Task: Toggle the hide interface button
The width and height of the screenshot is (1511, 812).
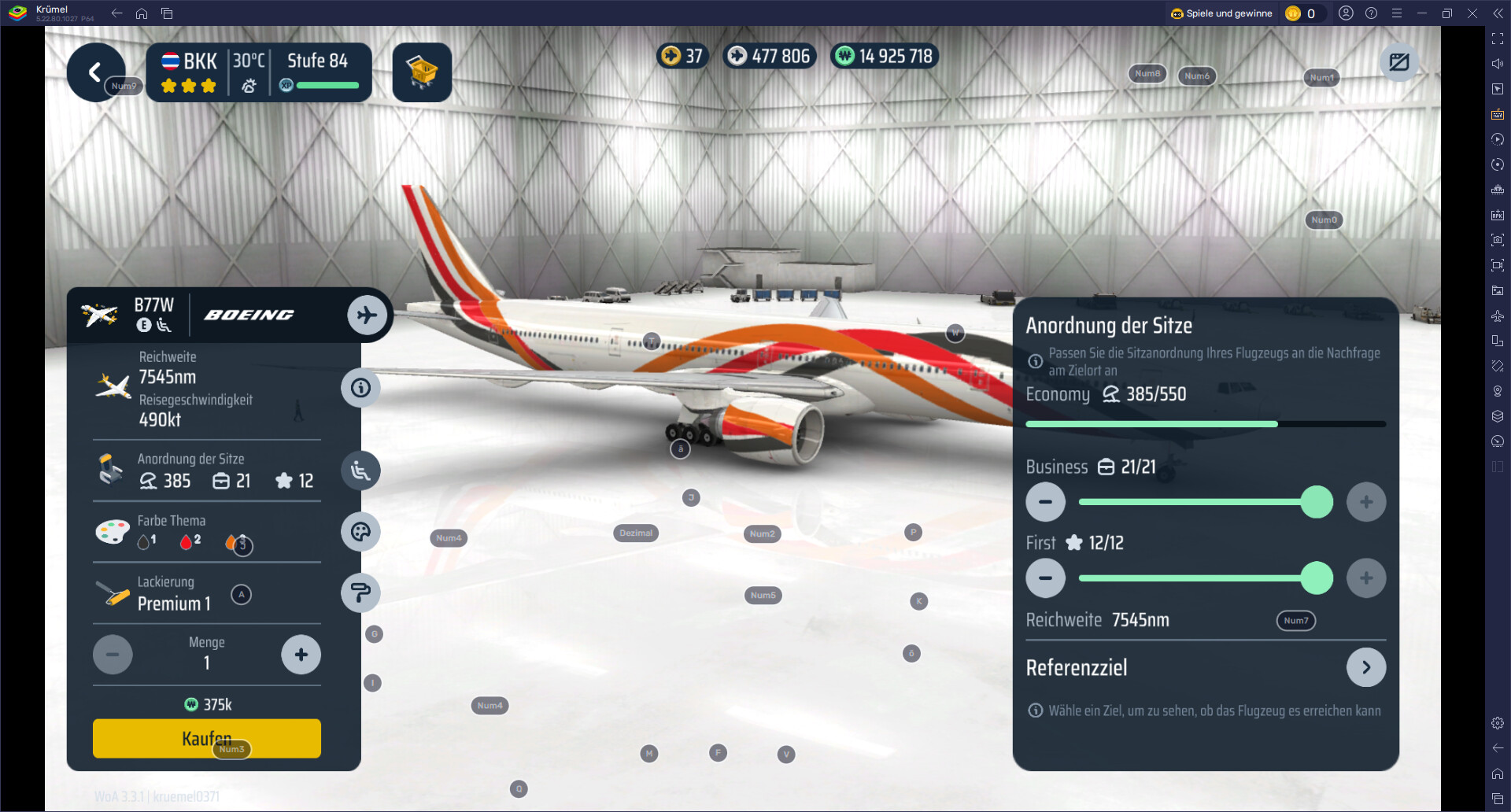Action: click(x=1398, y=62)
